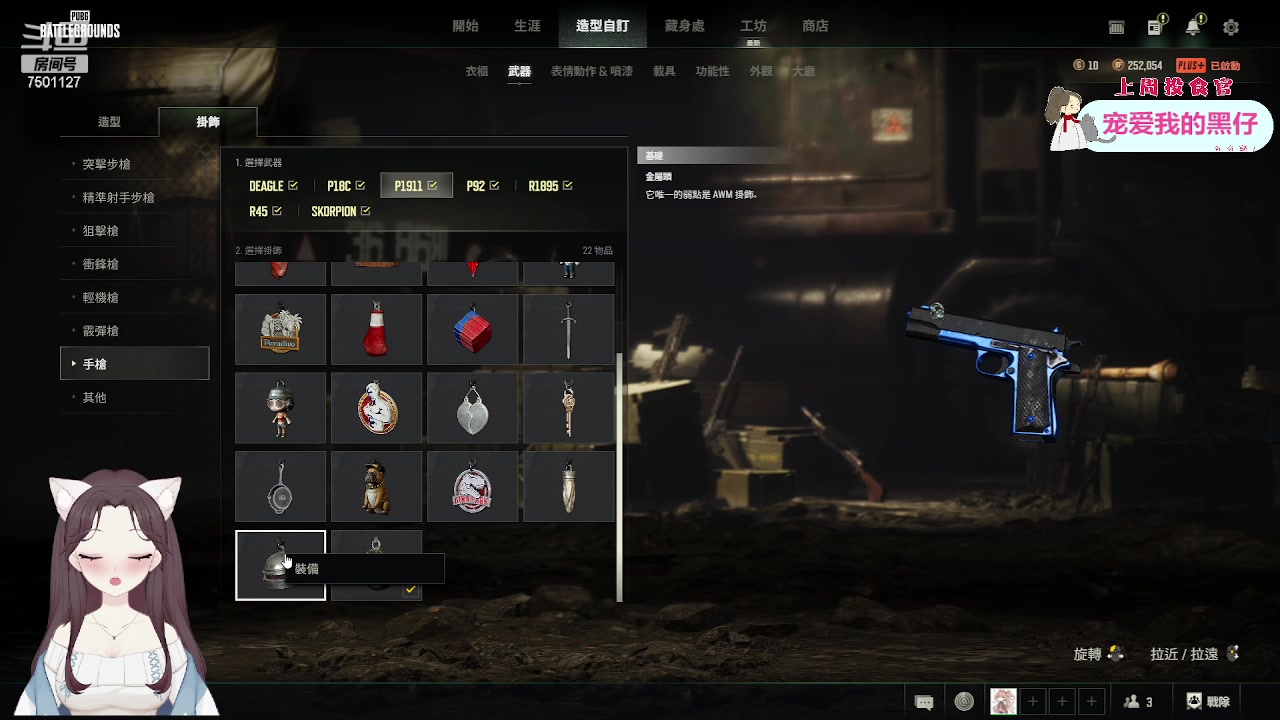The height and width of the screenshot is (720, 1280).
Task: Open the chat box icon
Action: click(924, 702)
